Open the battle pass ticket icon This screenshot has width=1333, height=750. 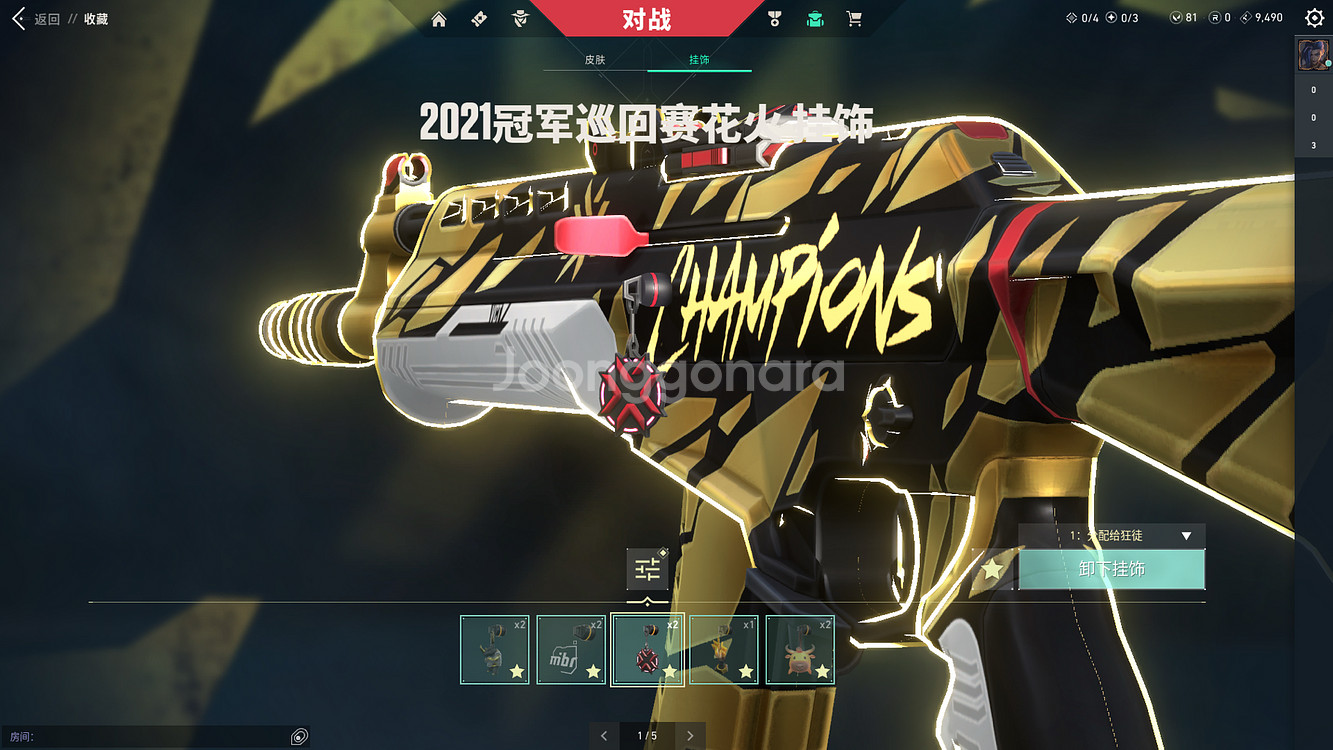click(x=479, y=19)
